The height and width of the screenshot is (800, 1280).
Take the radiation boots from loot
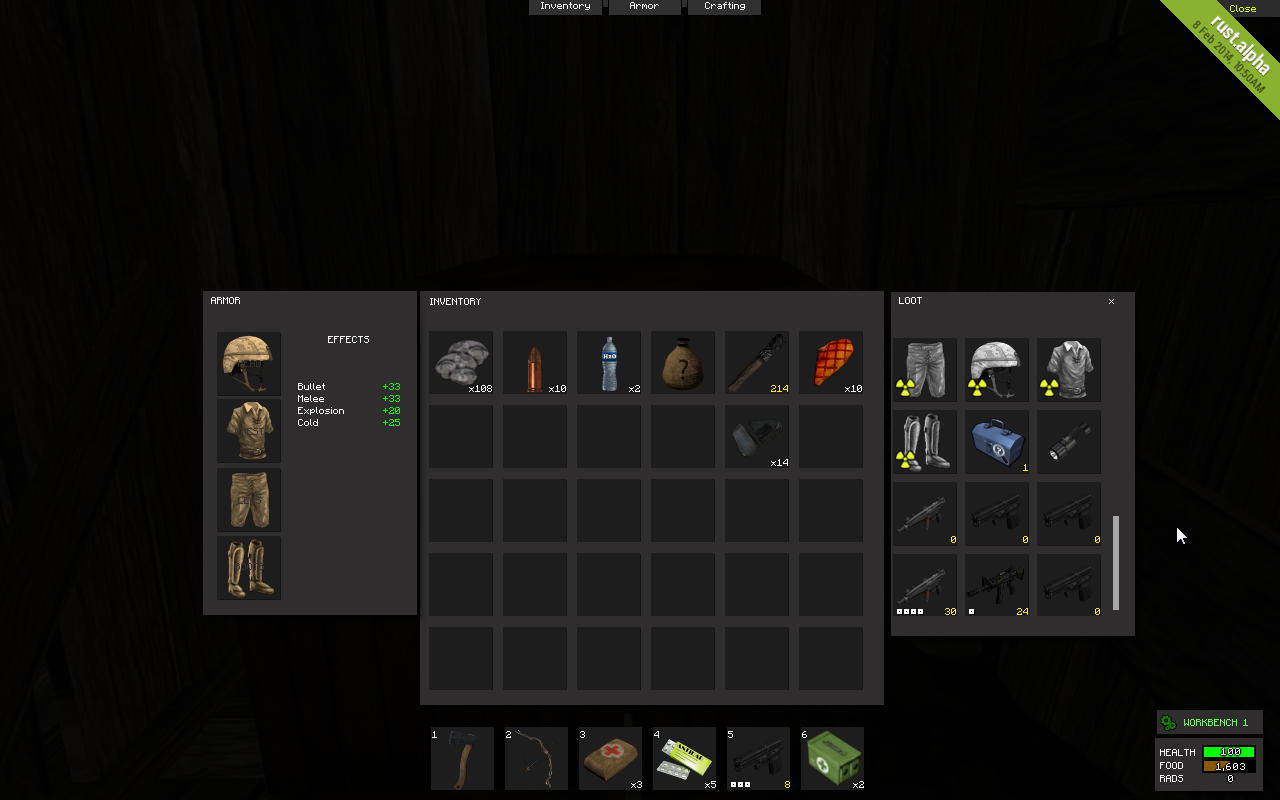(925, 441)
